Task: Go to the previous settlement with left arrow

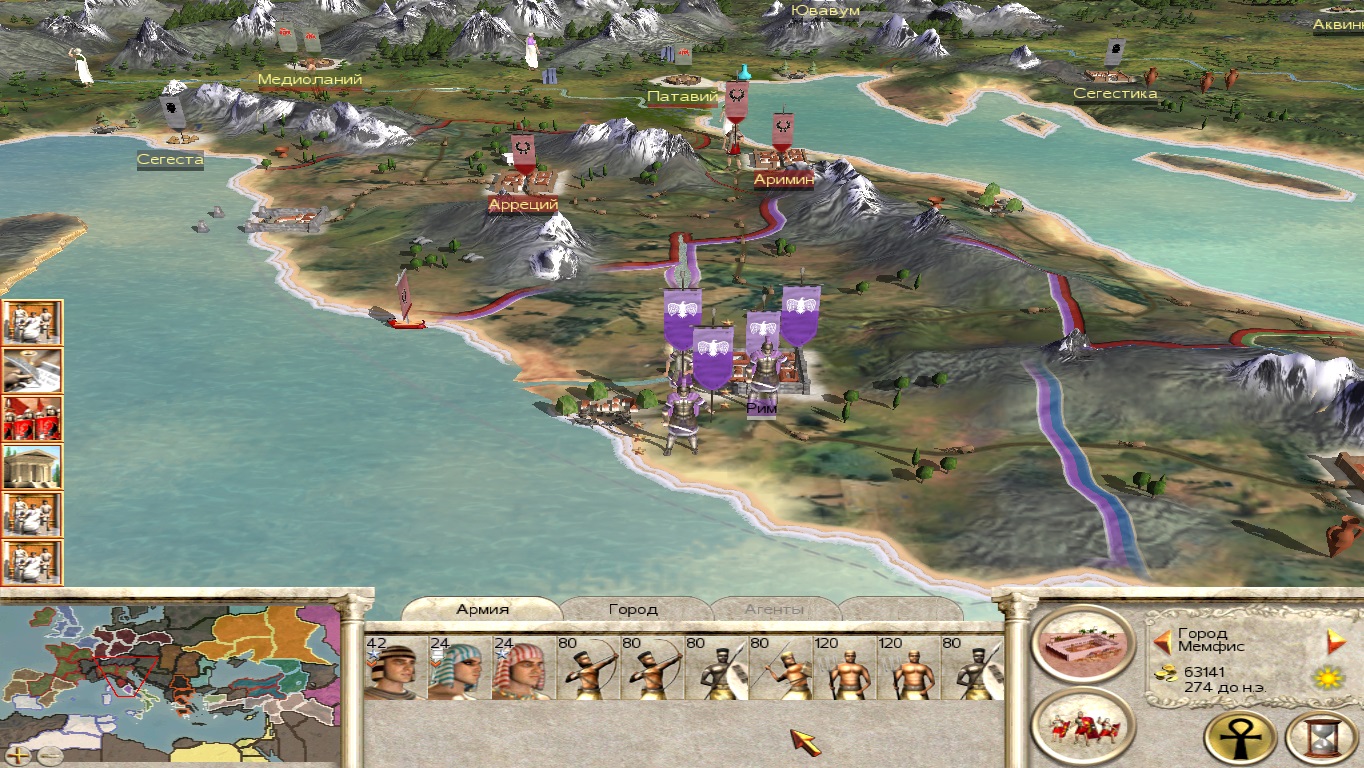Action: [1162, 641]
